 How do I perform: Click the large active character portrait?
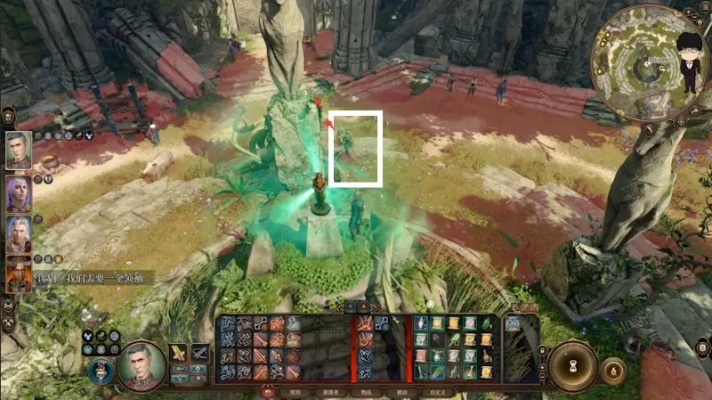tap(141, 365)
